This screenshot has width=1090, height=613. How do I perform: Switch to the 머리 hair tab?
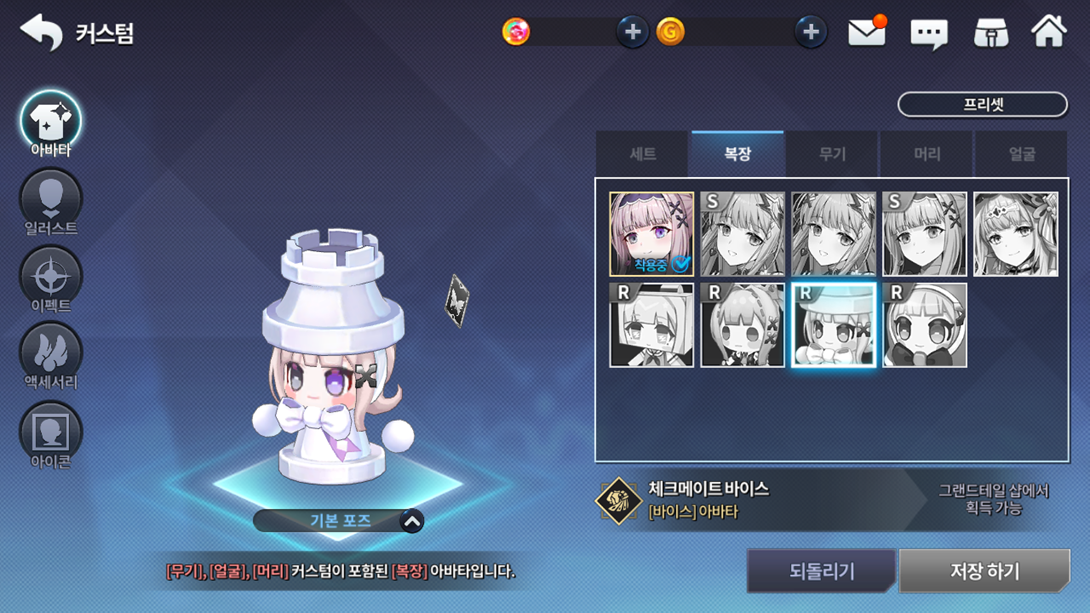click(927, 154)
